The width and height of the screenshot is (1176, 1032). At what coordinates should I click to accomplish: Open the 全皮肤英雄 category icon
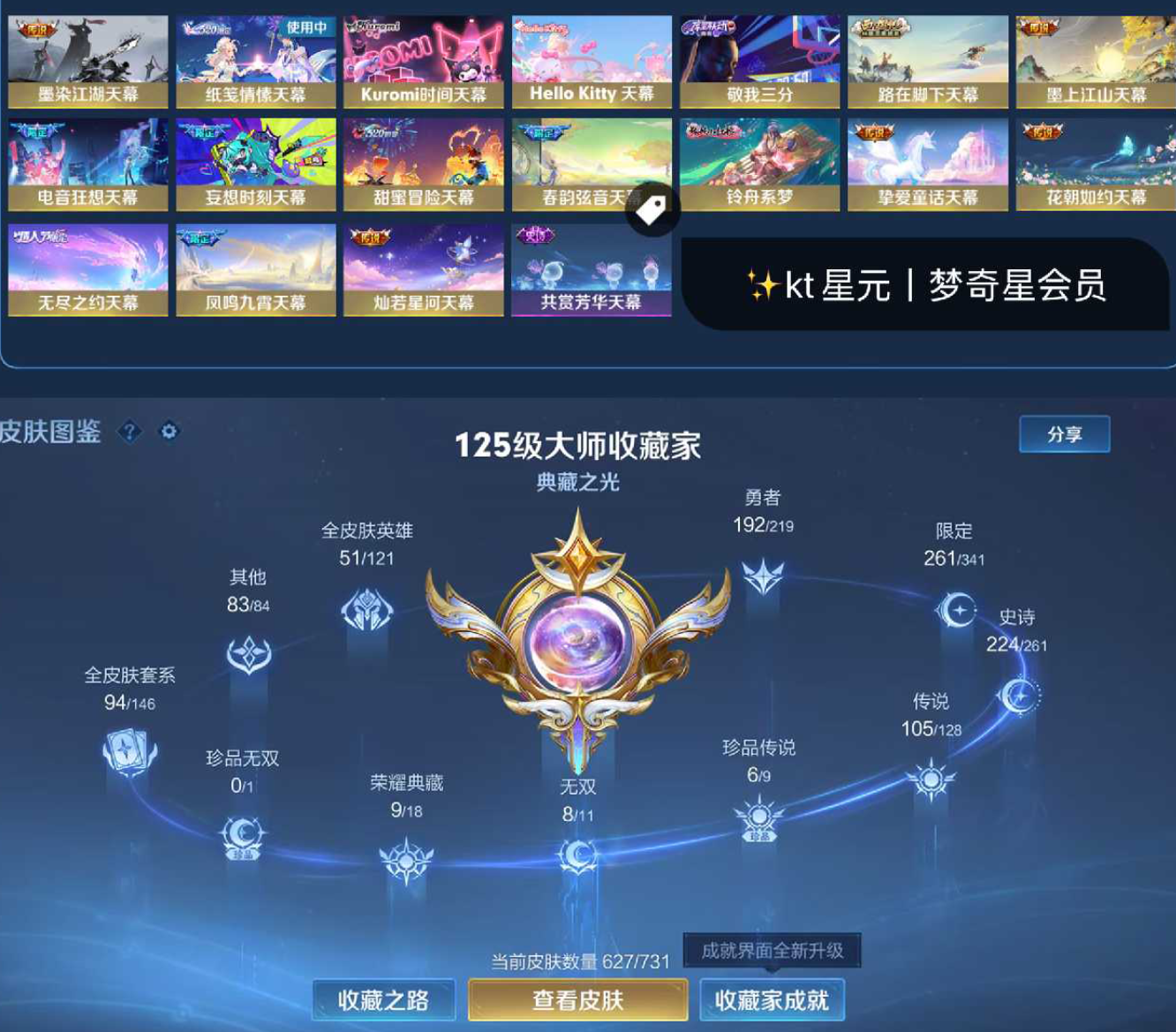(367, 608)
